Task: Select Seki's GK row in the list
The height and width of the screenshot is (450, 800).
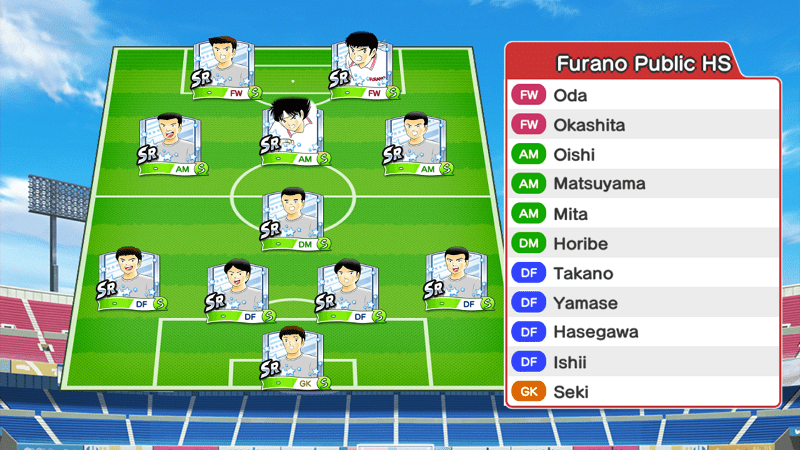Action: 642,392
